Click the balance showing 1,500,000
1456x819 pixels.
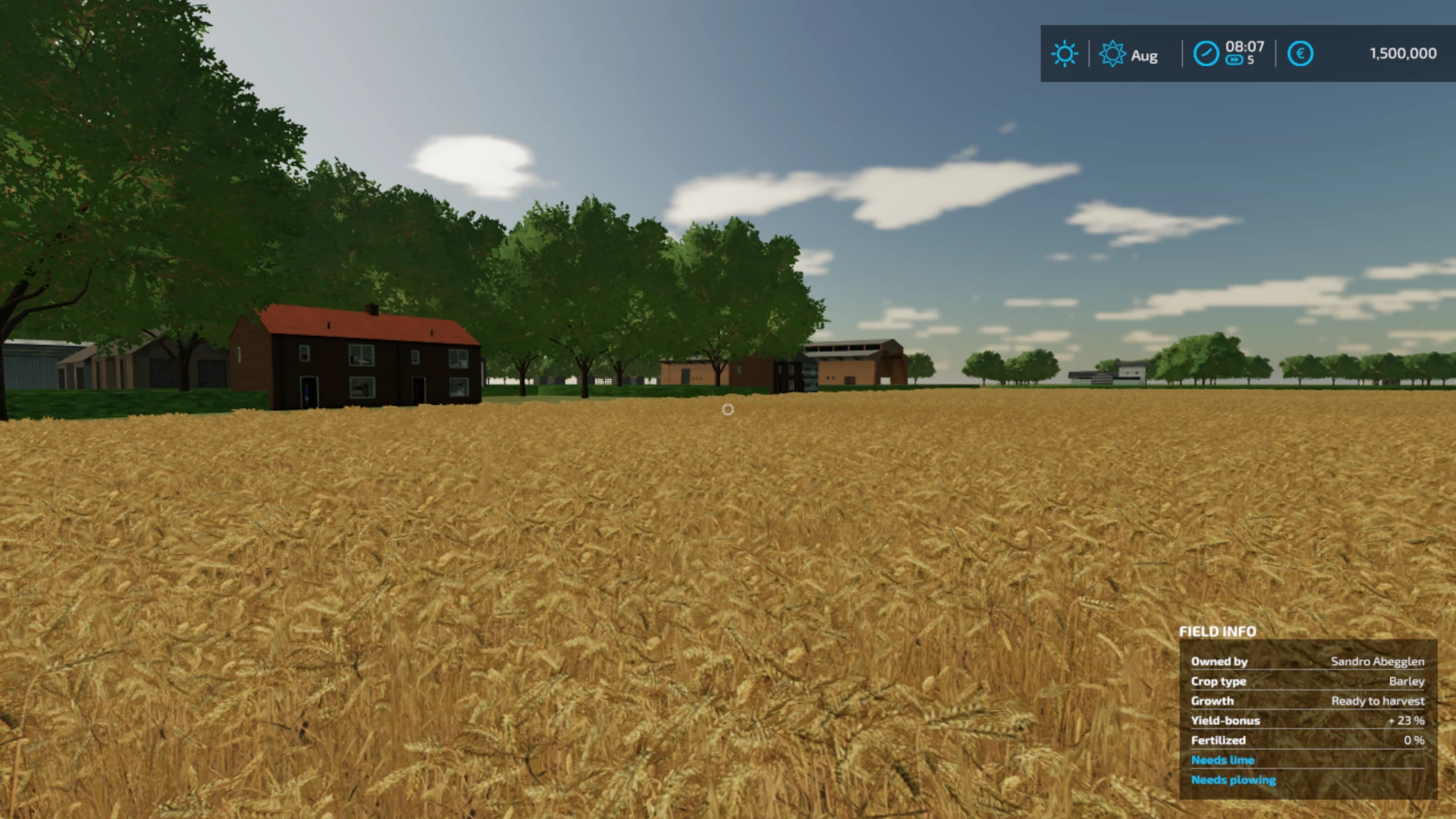(x=1401, y=53)
